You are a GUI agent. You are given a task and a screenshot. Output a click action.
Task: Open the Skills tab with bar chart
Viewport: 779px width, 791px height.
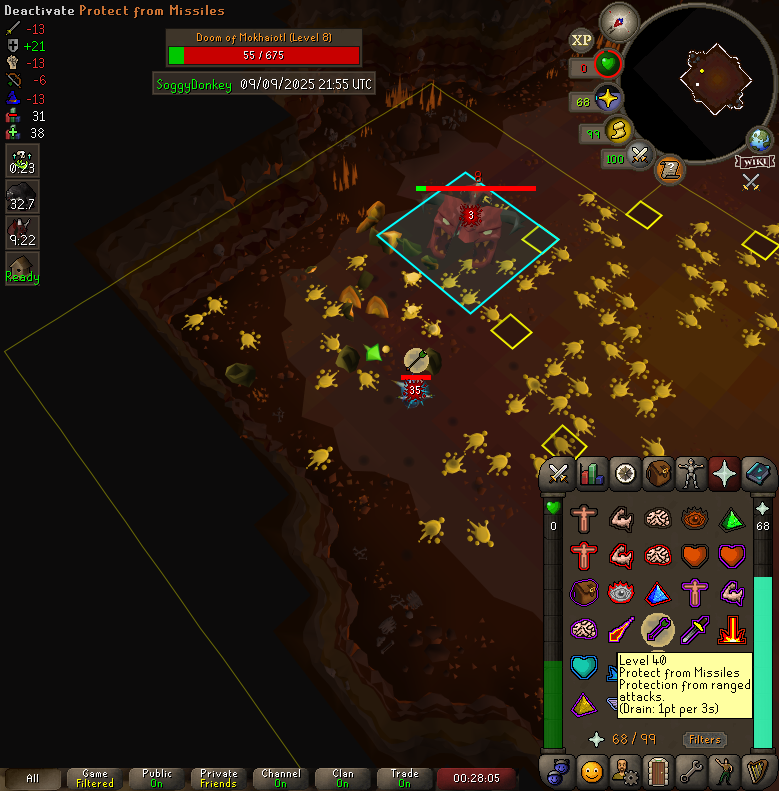[592, 473]
